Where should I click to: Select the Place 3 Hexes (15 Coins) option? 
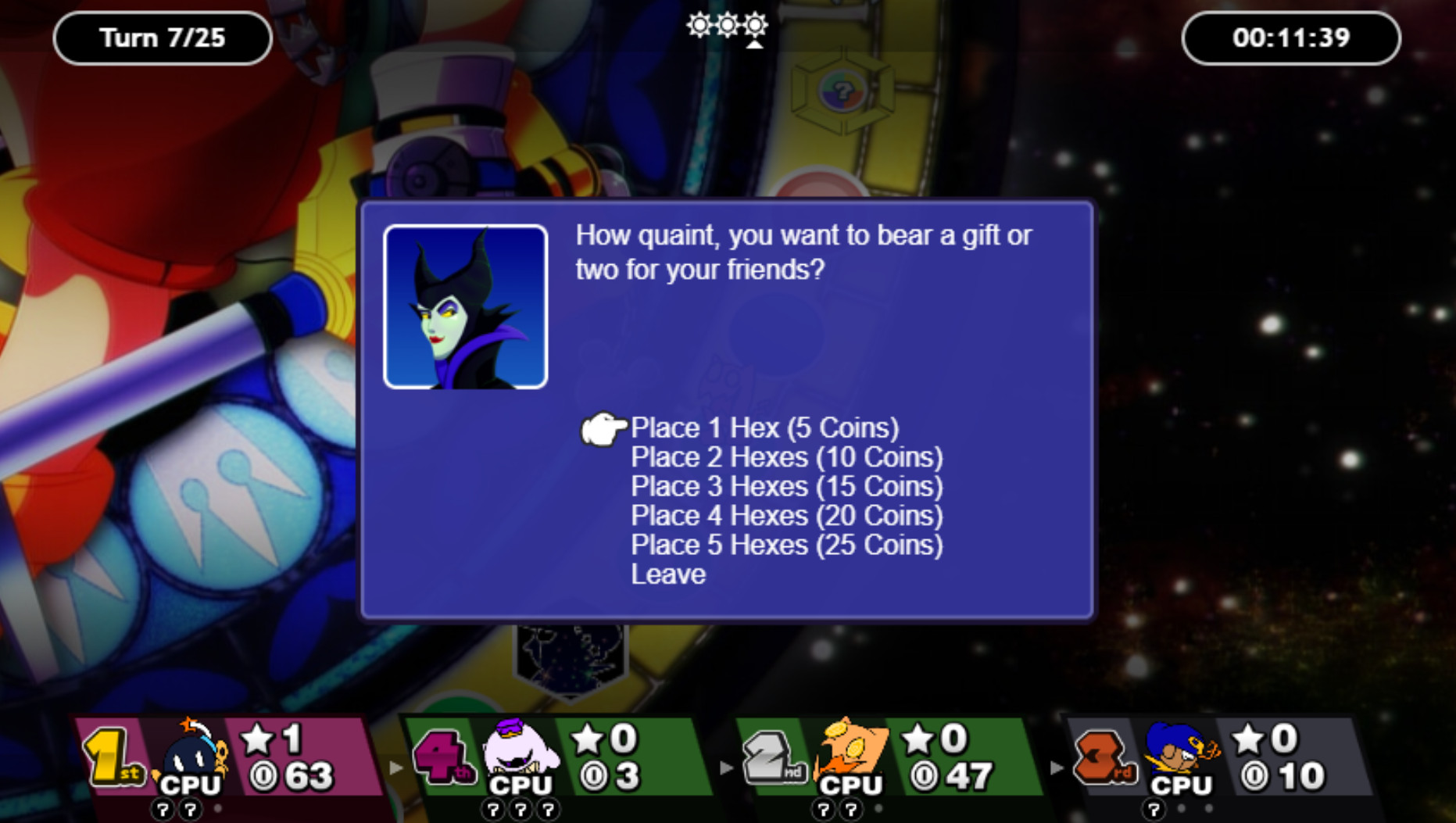point(786,486)
